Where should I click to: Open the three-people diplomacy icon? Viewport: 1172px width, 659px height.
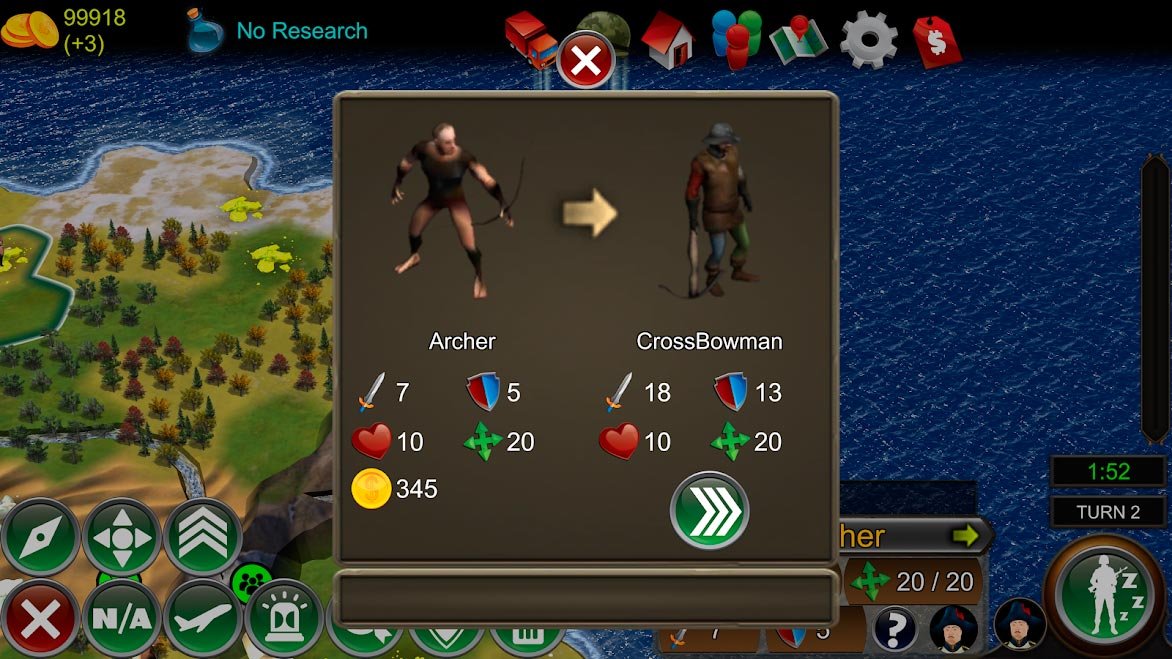coord(736,39)
